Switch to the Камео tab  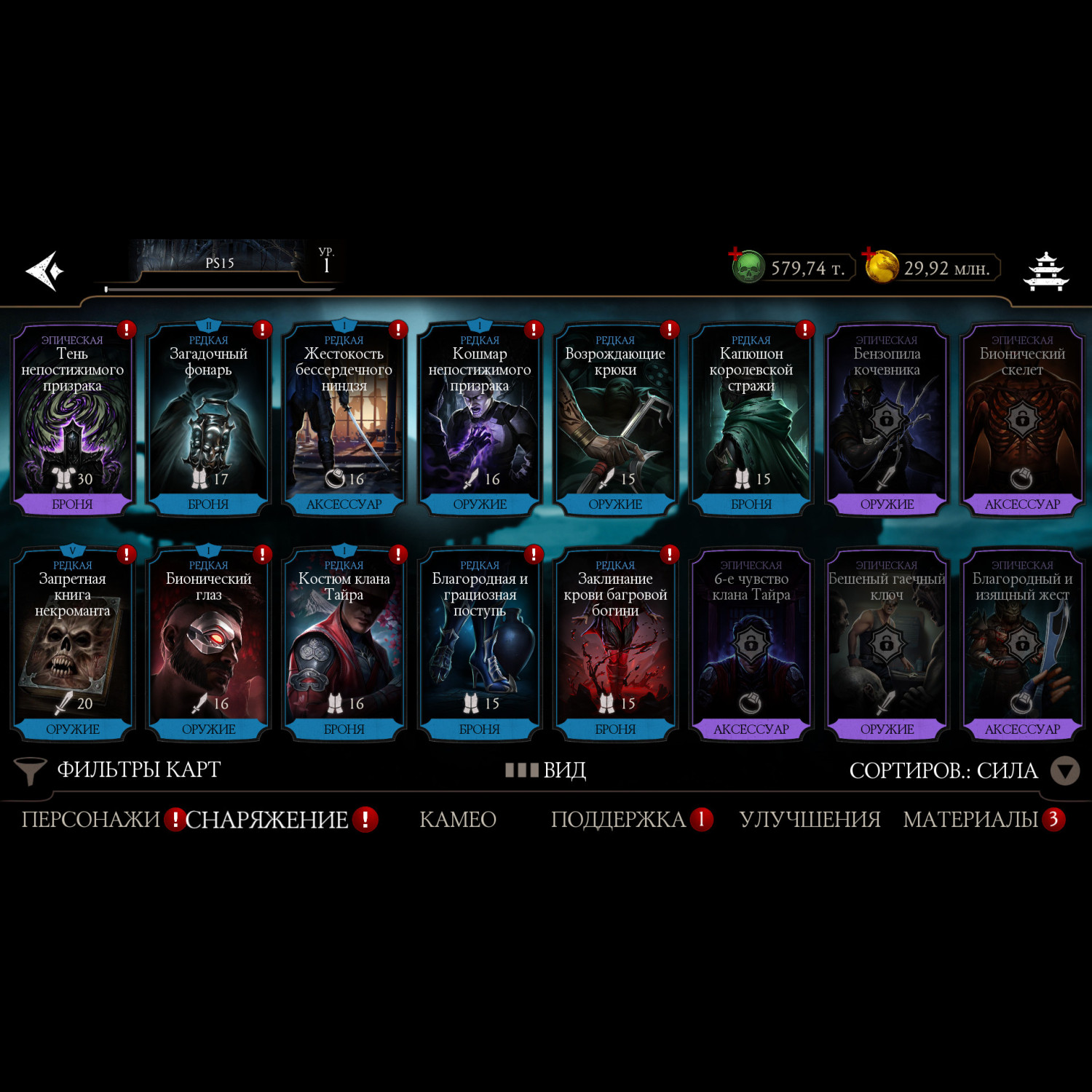click(458, 820)
